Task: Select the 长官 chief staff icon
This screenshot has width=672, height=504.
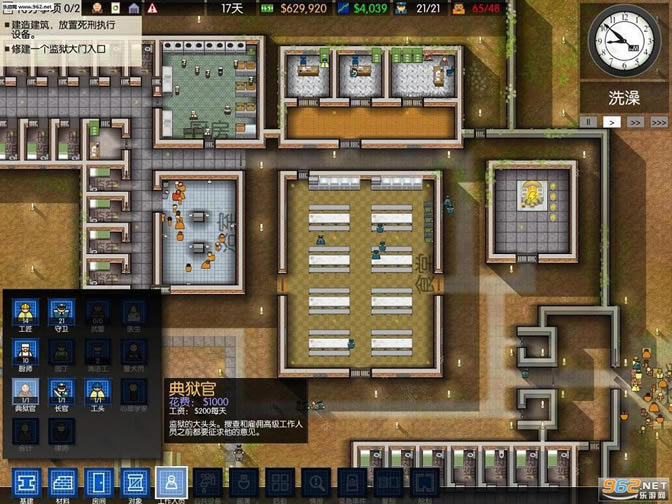Action: (62, 391)
